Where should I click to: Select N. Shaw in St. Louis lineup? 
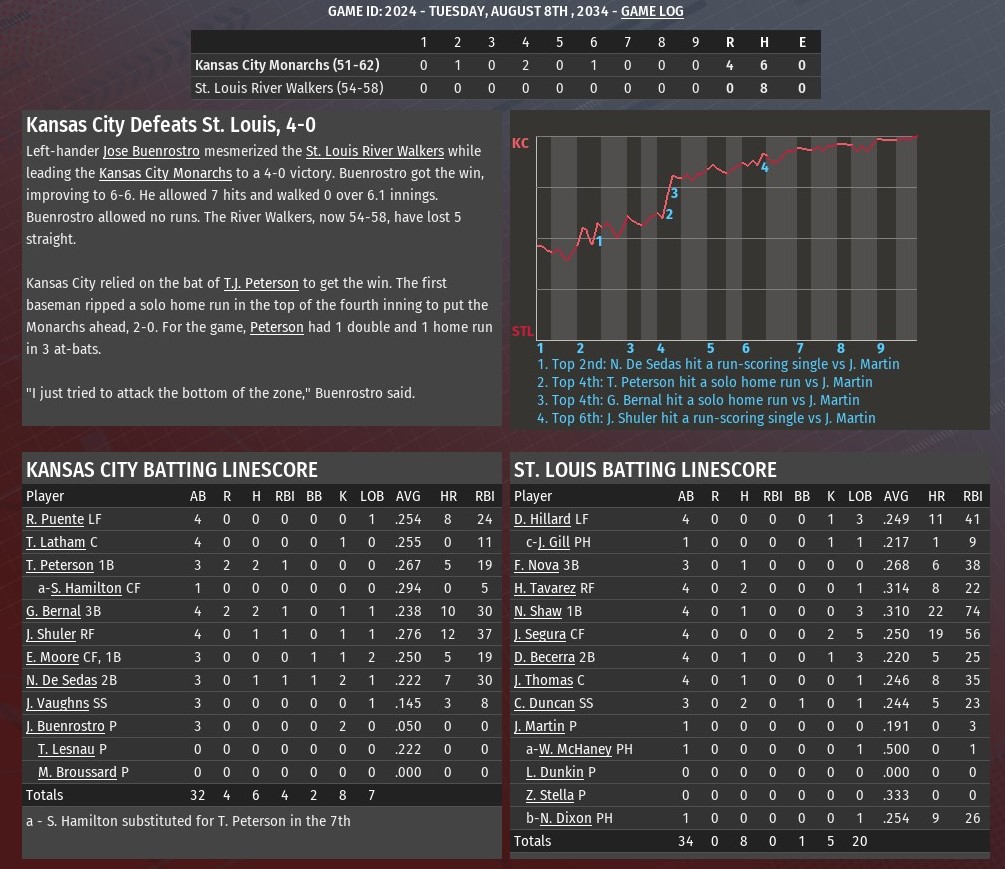click(x=538, y=611)
